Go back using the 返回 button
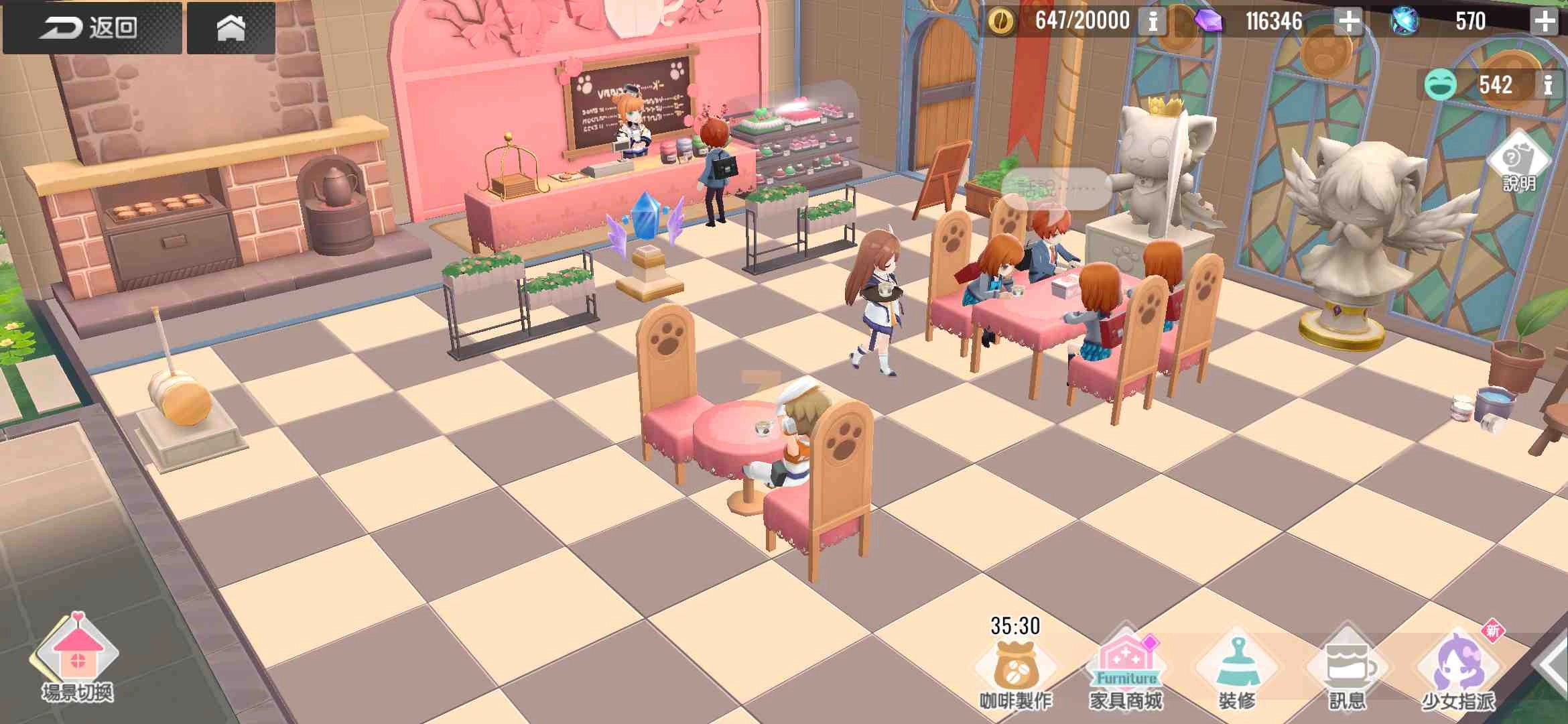 point(91,27)
